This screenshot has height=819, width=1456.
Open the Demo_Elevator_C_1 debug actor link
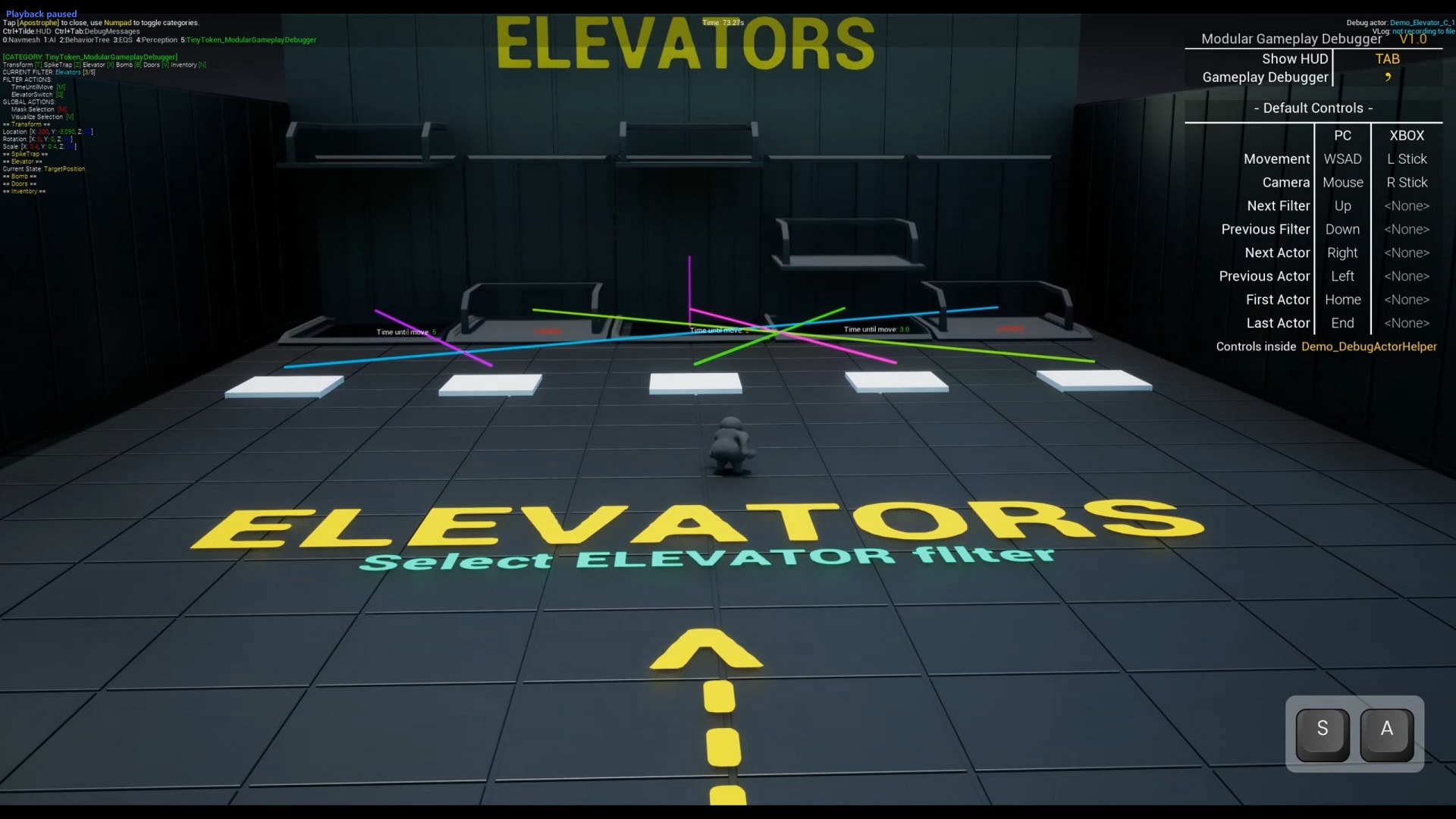tap(1421, 23)
